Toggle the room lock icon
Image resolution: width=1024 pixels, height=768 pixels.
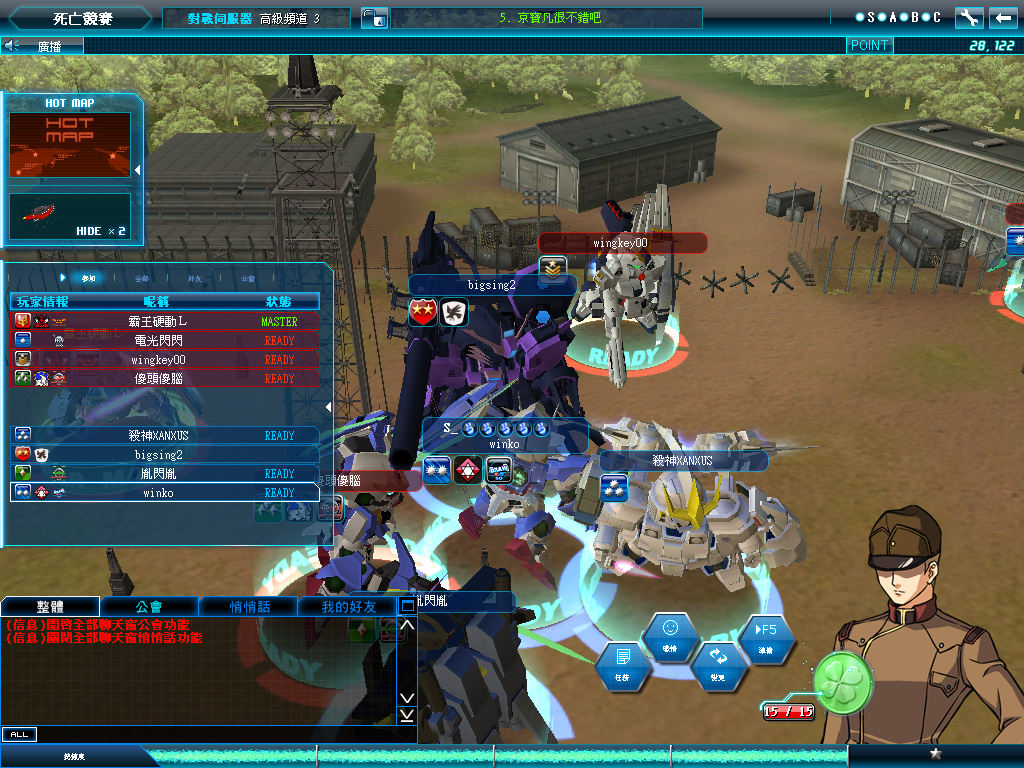point(373,17)
